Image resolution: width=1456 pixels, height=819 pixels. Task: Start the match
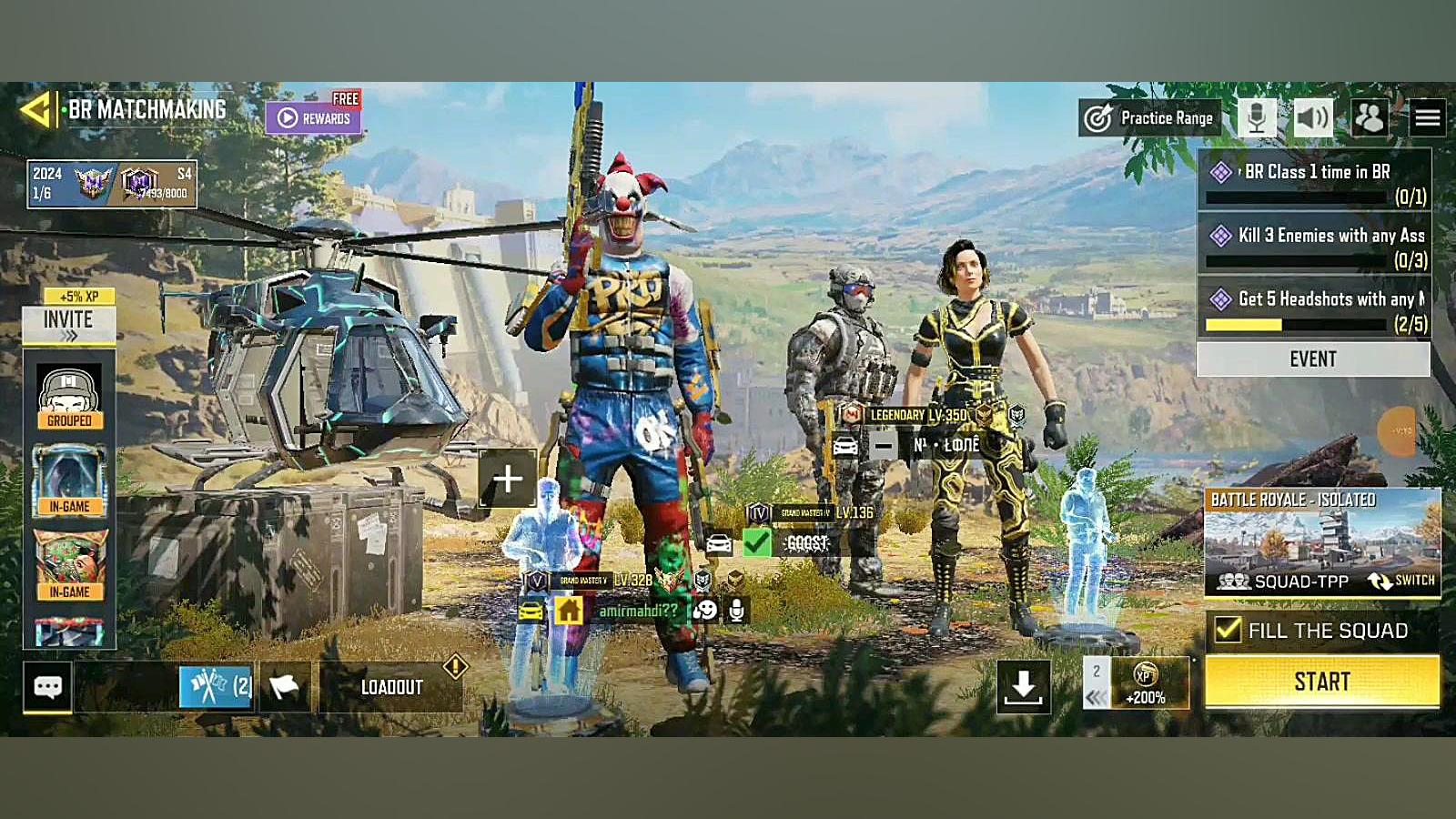coord(1322,682)
